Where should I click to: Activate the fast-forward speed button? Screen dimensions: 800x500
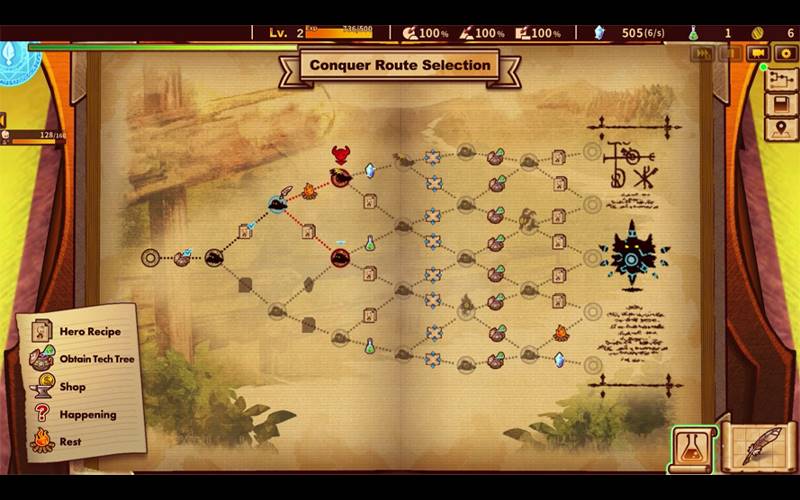[702, 53]
